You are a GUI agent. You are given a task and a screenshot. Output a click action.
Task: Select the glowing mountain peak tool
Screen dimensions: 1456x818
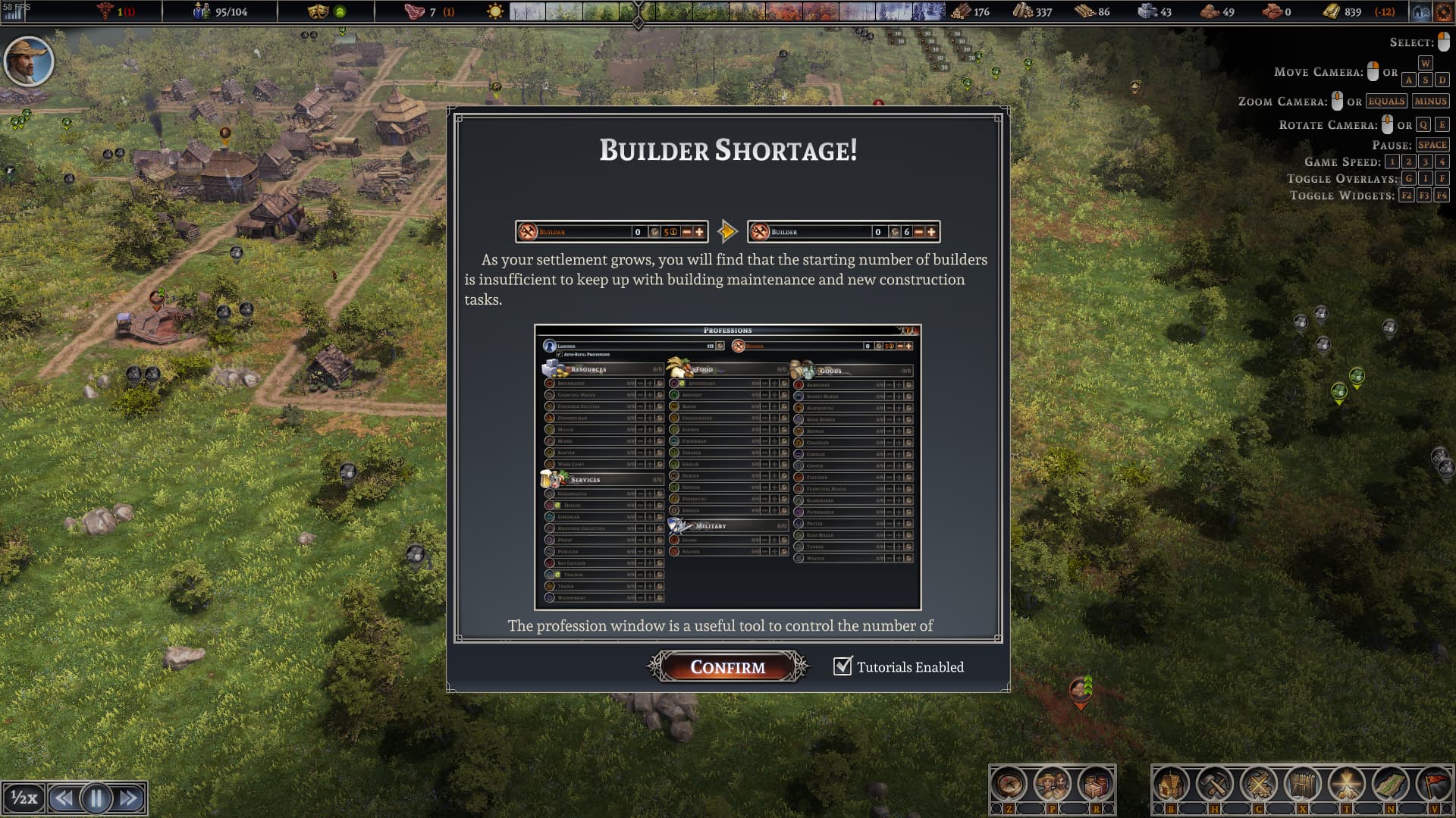coord(1346,785)
